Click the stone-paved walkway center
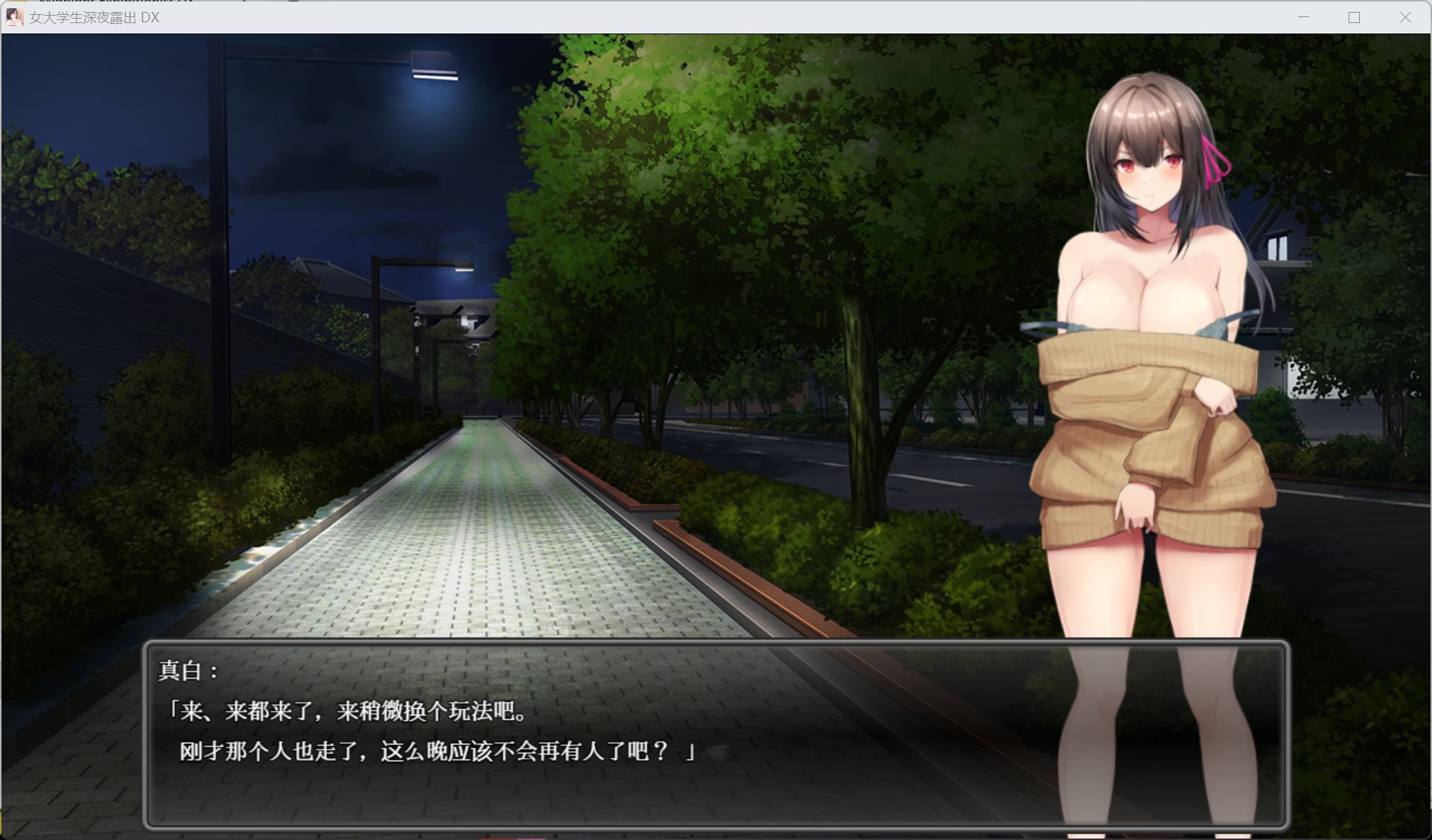The image size is (1432, 840). pyautogui.click(x=462, y=559)
